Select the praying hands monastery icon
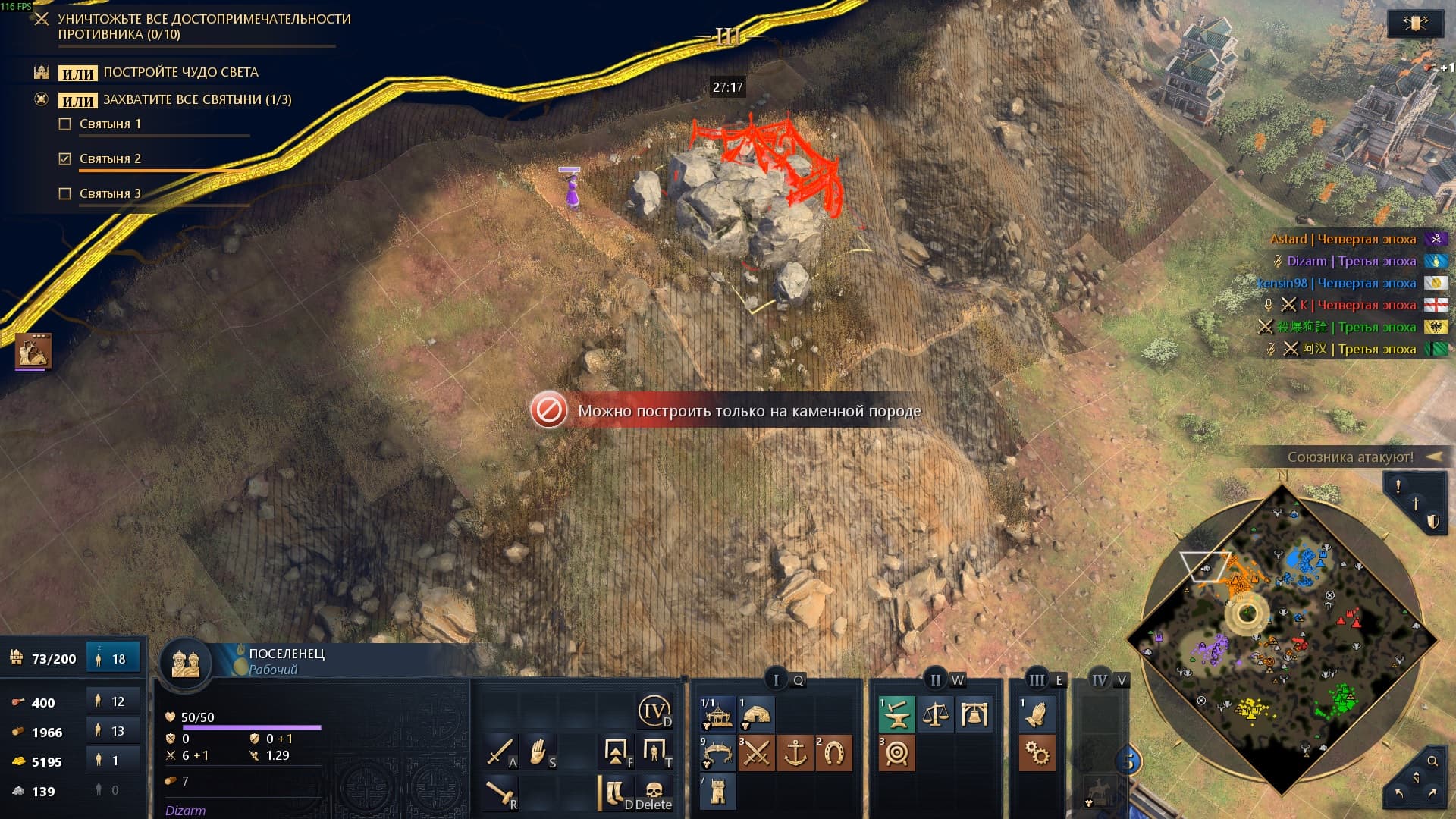Screen dimensions: 1456x819 (x=1036, y=714)
